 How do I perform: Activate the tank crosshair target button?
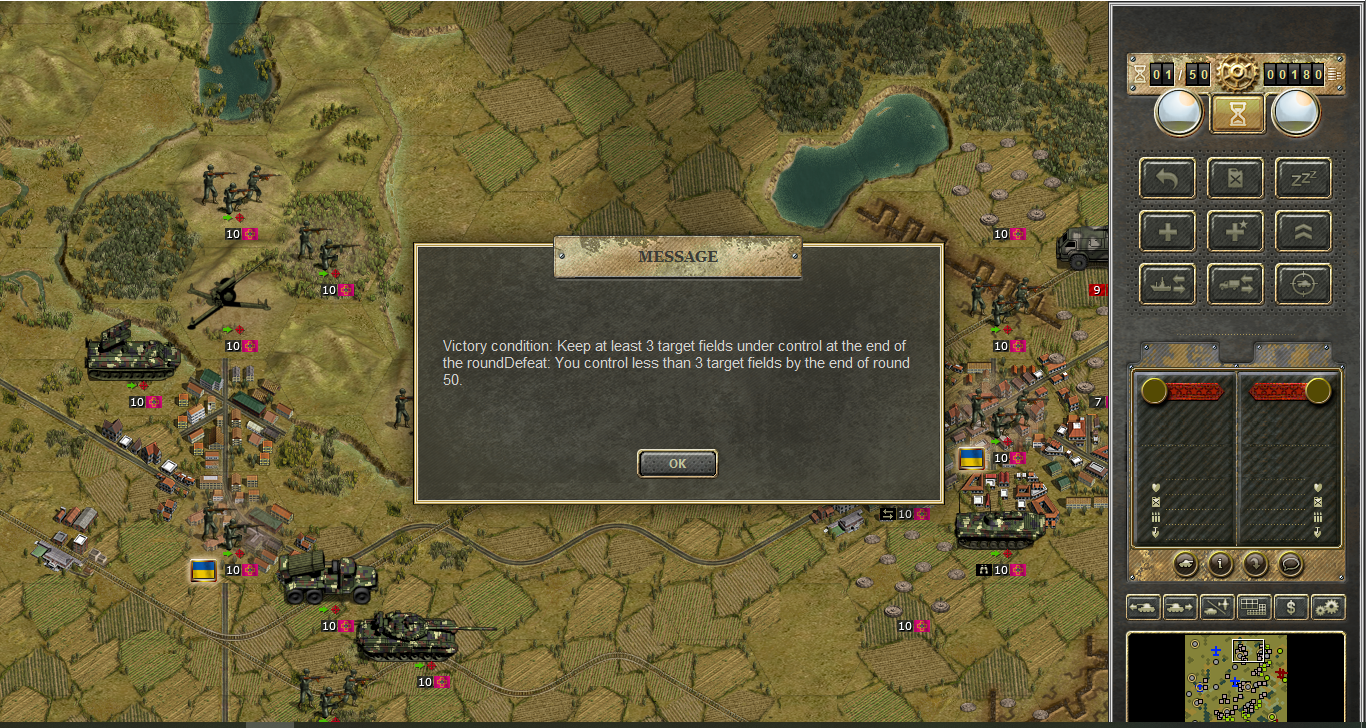tap(1303, 284)
